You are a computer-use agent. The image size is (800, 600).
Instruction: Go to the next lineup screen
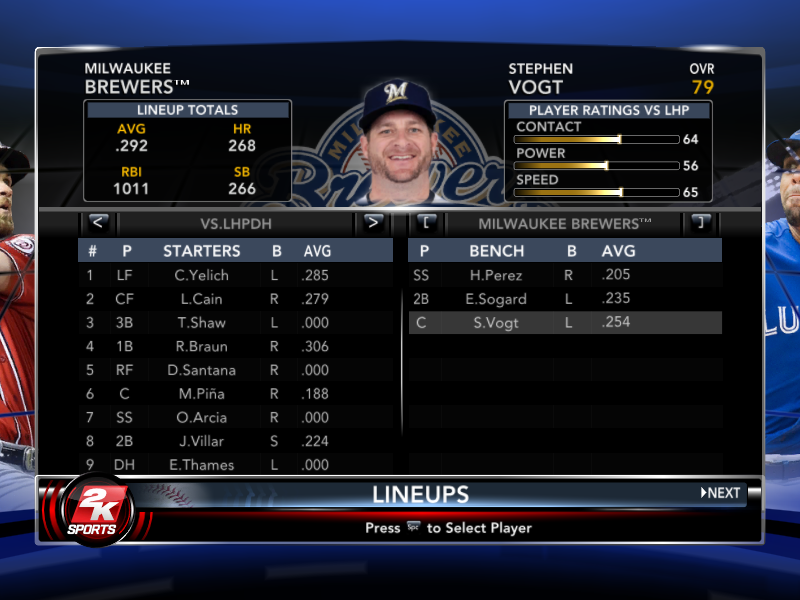[x=721, y=493]
